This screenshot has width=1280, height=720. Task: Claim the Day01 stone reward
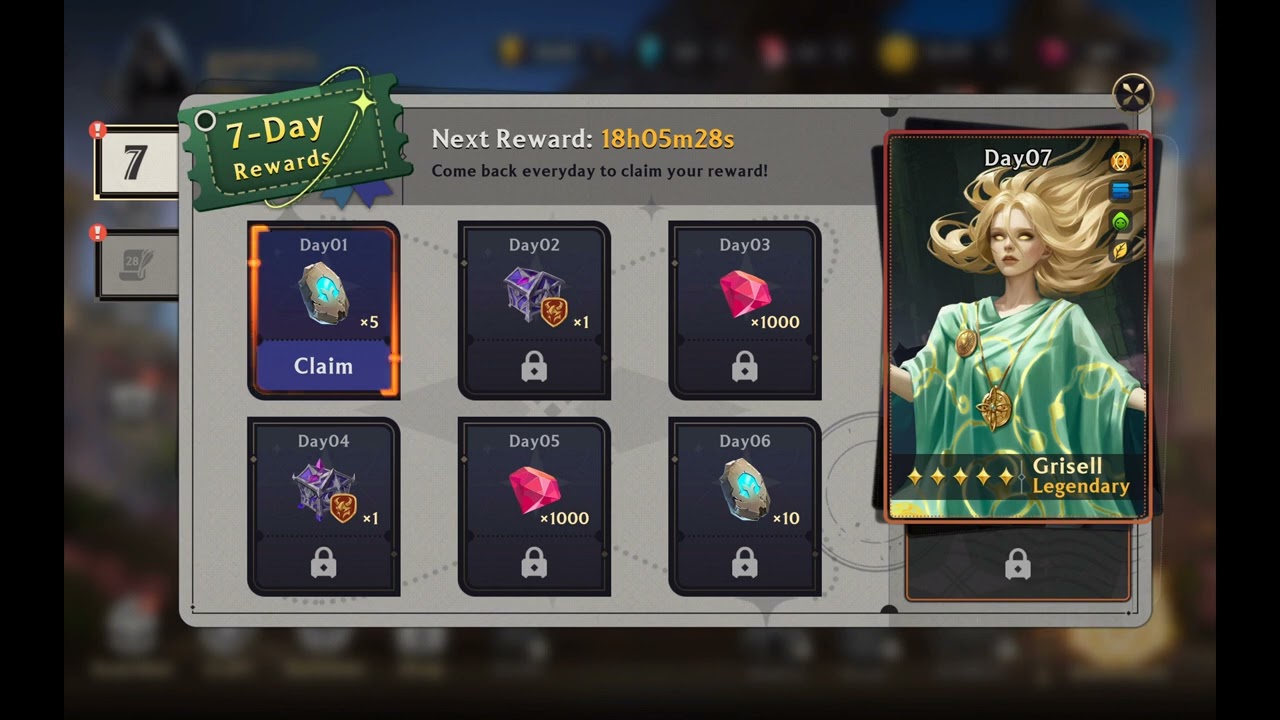click(x=322, y=366)
